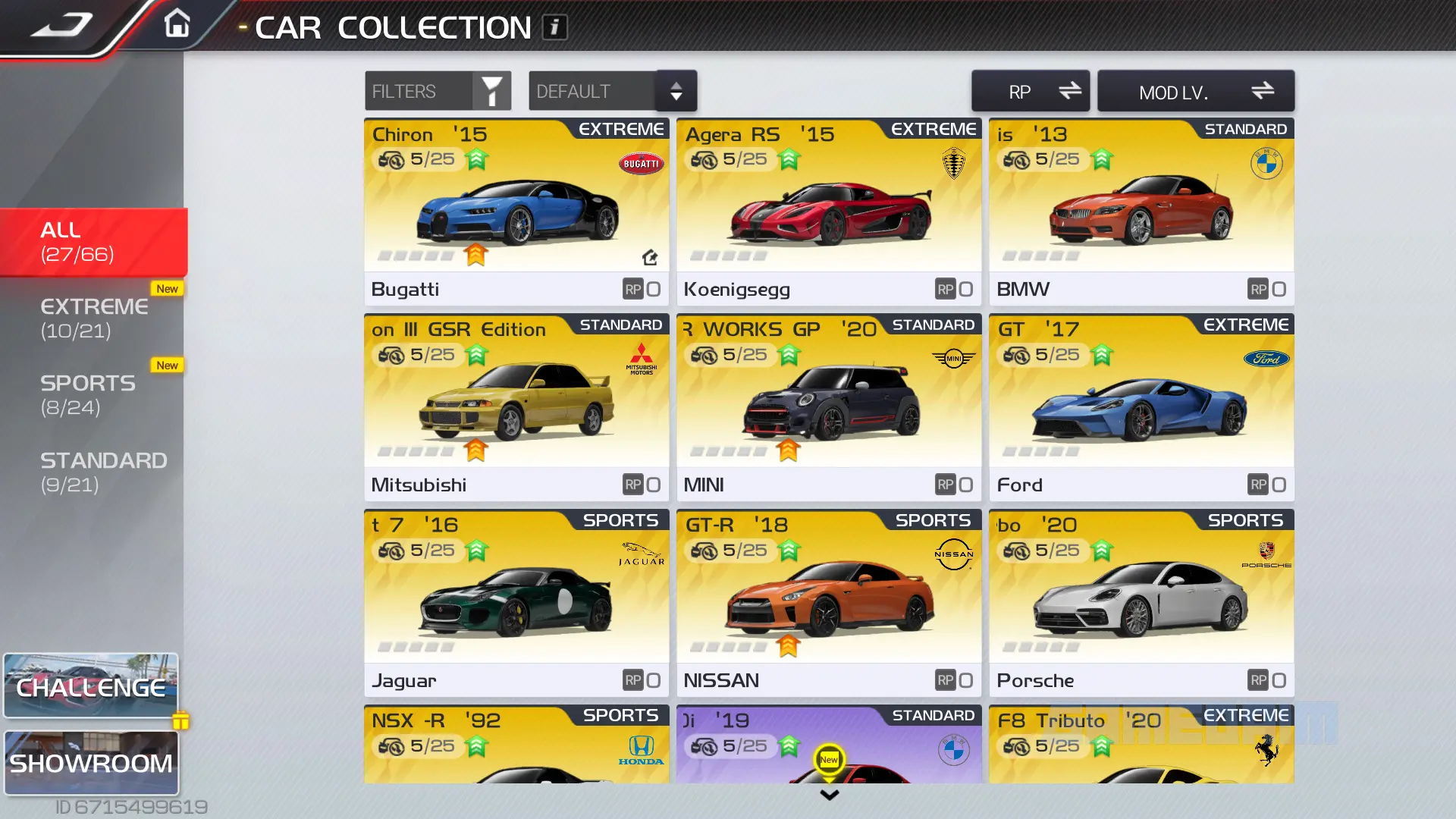Image resolution: width=1456 pixels, height=819 pixels.
Task: Select the Bugatti Chiron '15 card
Action: click(516, 212)
